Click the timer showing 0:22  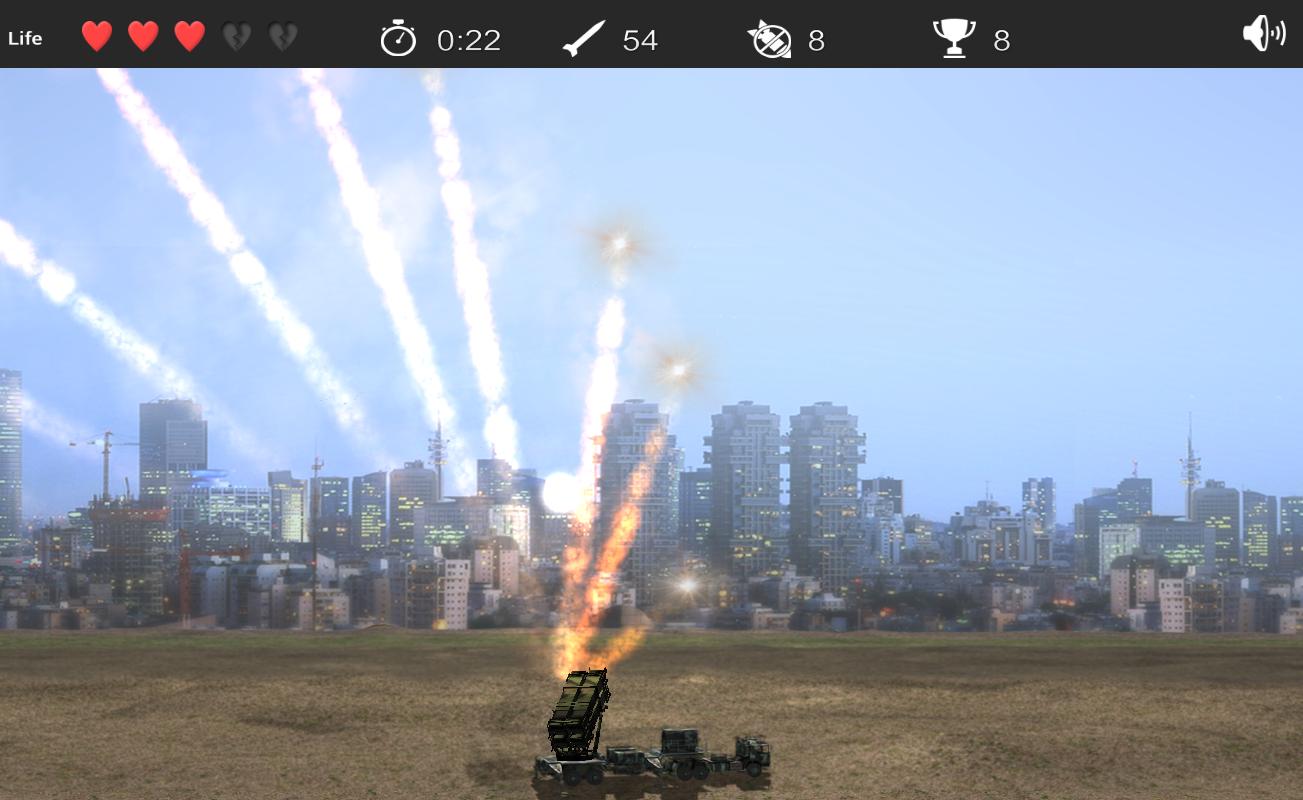pos(467,41)
